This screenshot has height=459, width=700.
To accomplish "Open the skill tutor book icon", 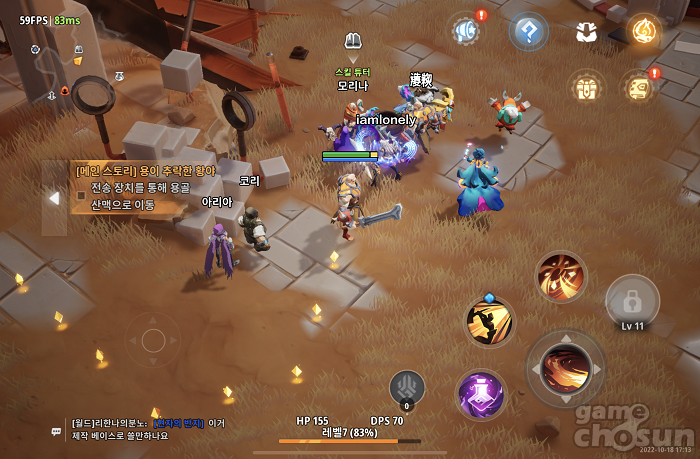I will 352,41.
